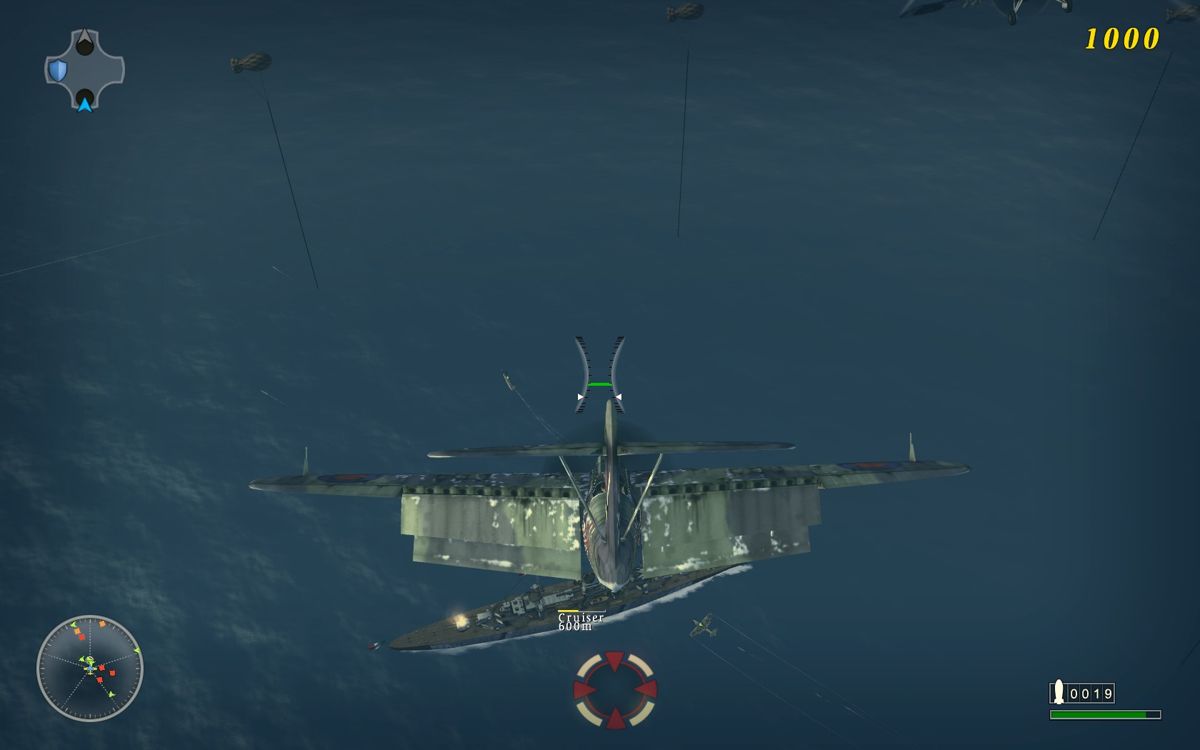Select the blue shield wingman command
This screenshot has width=1200, height=750.
point(58,70)
